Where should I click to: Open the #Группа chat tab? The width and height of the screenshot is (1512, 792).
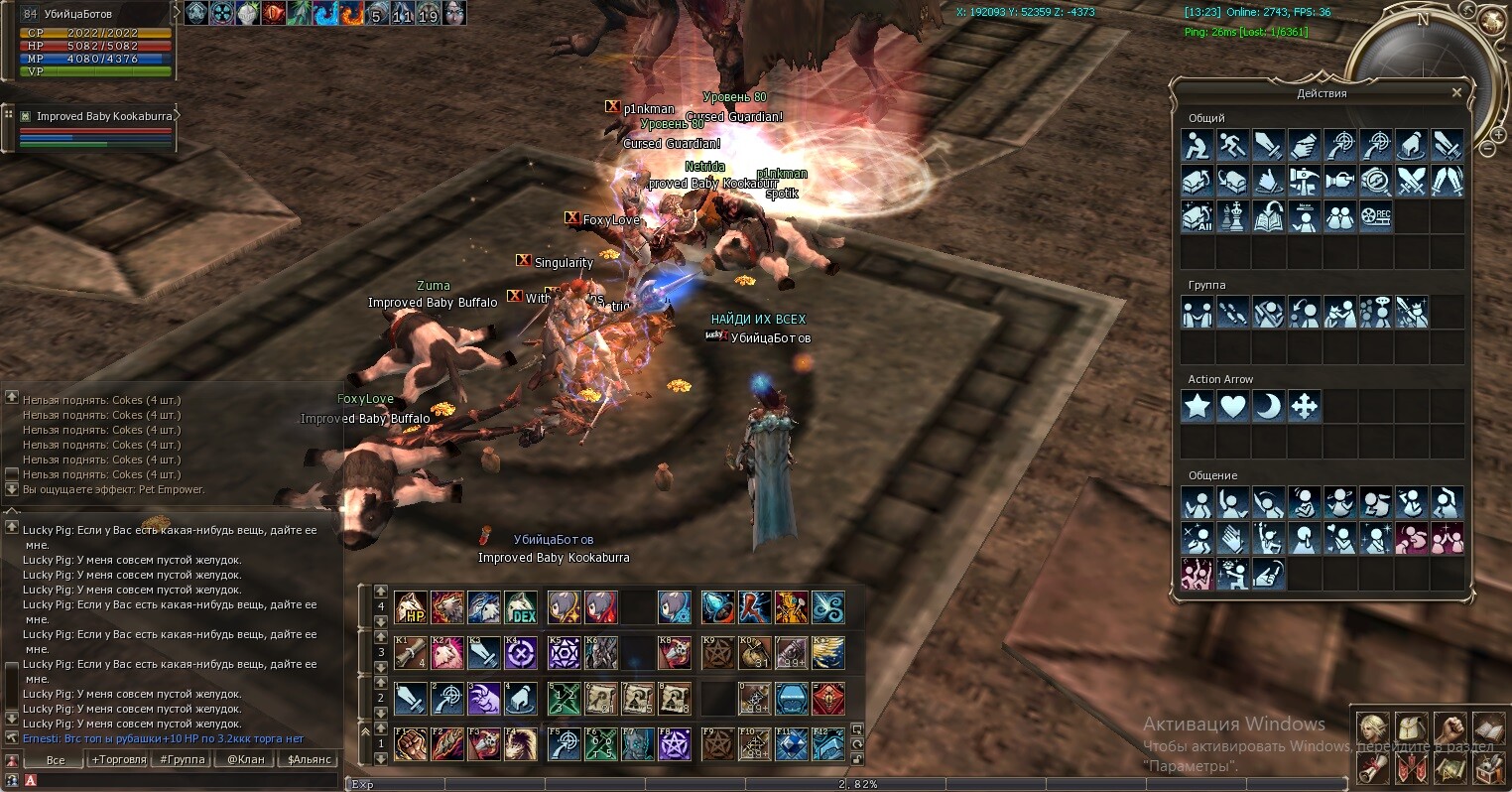pyautogui.click(x=183, y=759)
